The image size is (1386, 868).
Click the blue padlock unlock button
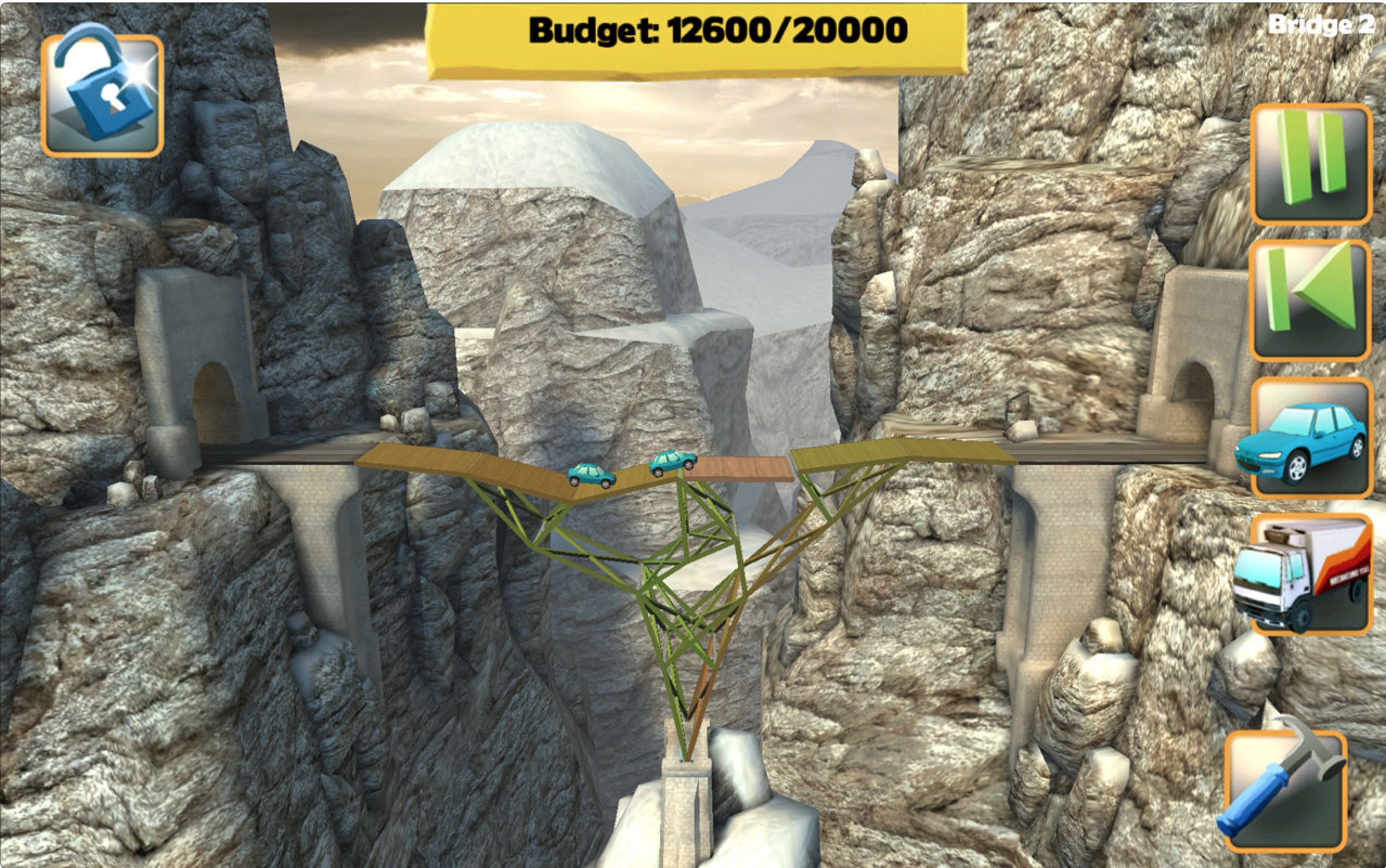coord(102,96)
